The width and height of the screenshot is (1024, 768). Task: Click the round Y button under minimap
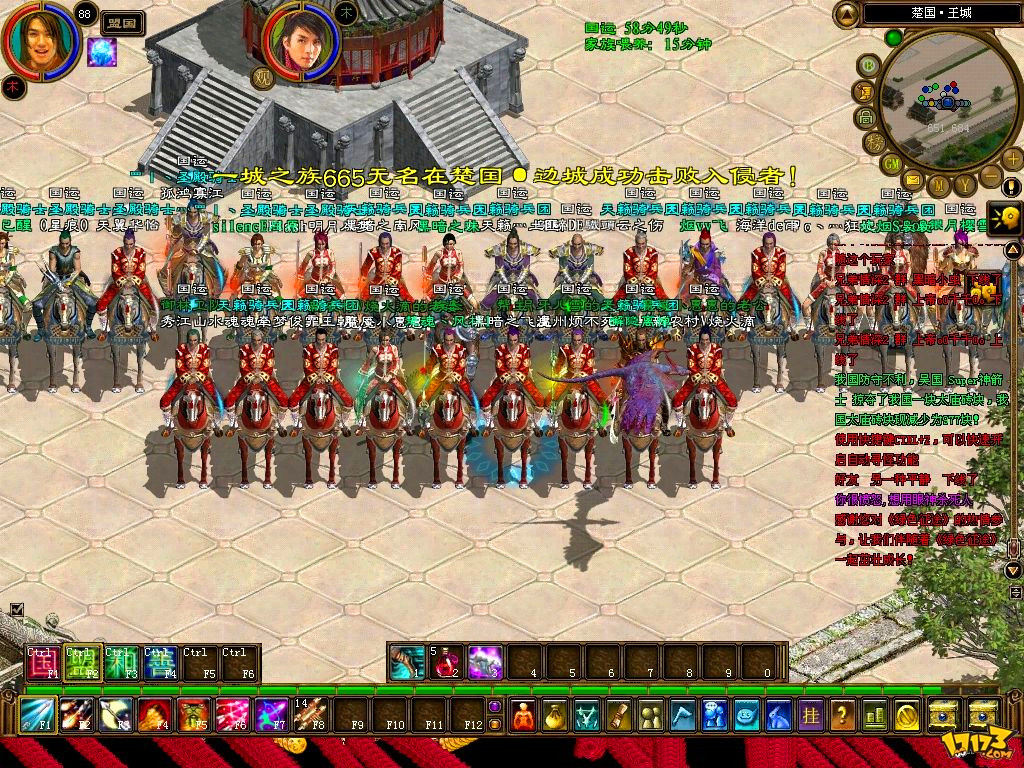[x=964, y=186]
